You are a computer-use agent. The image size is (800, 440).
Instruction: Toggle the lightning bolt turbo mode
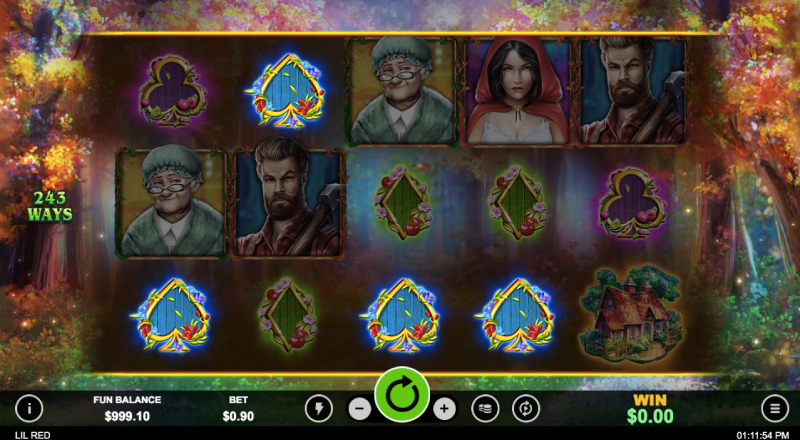pyautogui.click(x=319, y=408)
